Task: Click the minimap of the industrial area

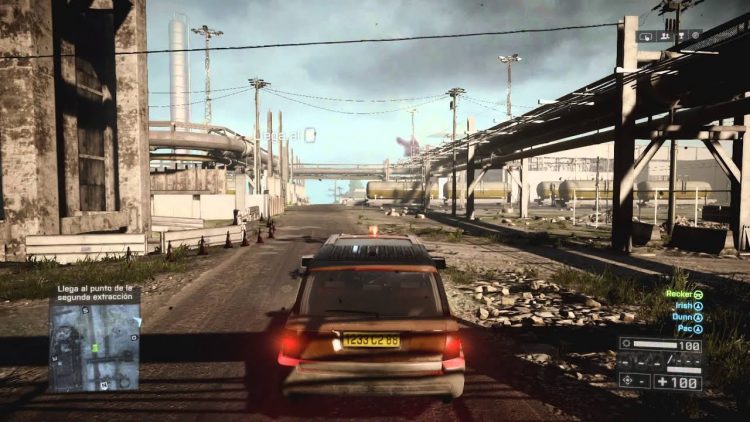Action: click(x=95, y=347)
